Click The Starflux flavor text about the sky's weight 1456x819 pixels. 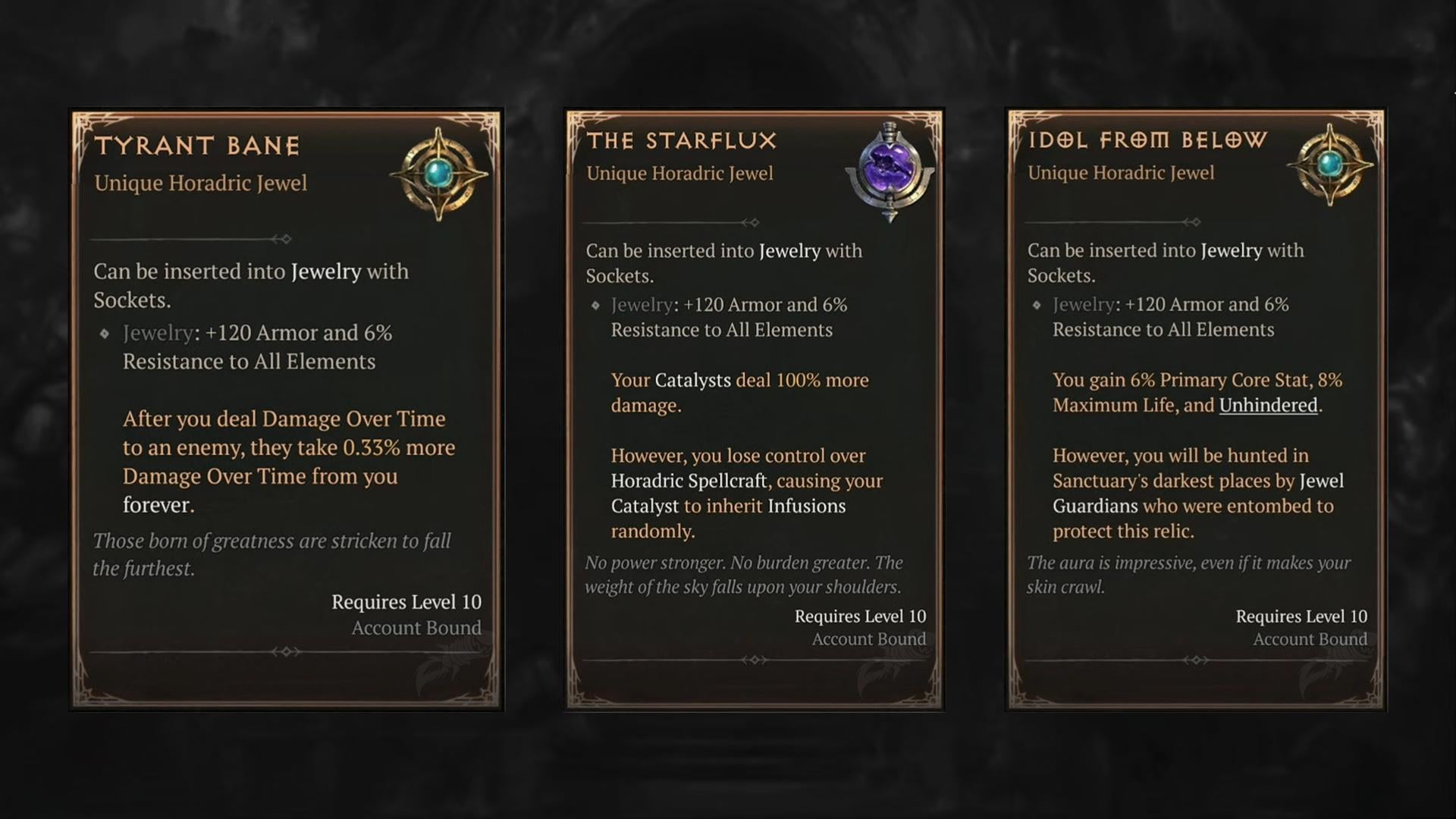[x=742, y=575]
